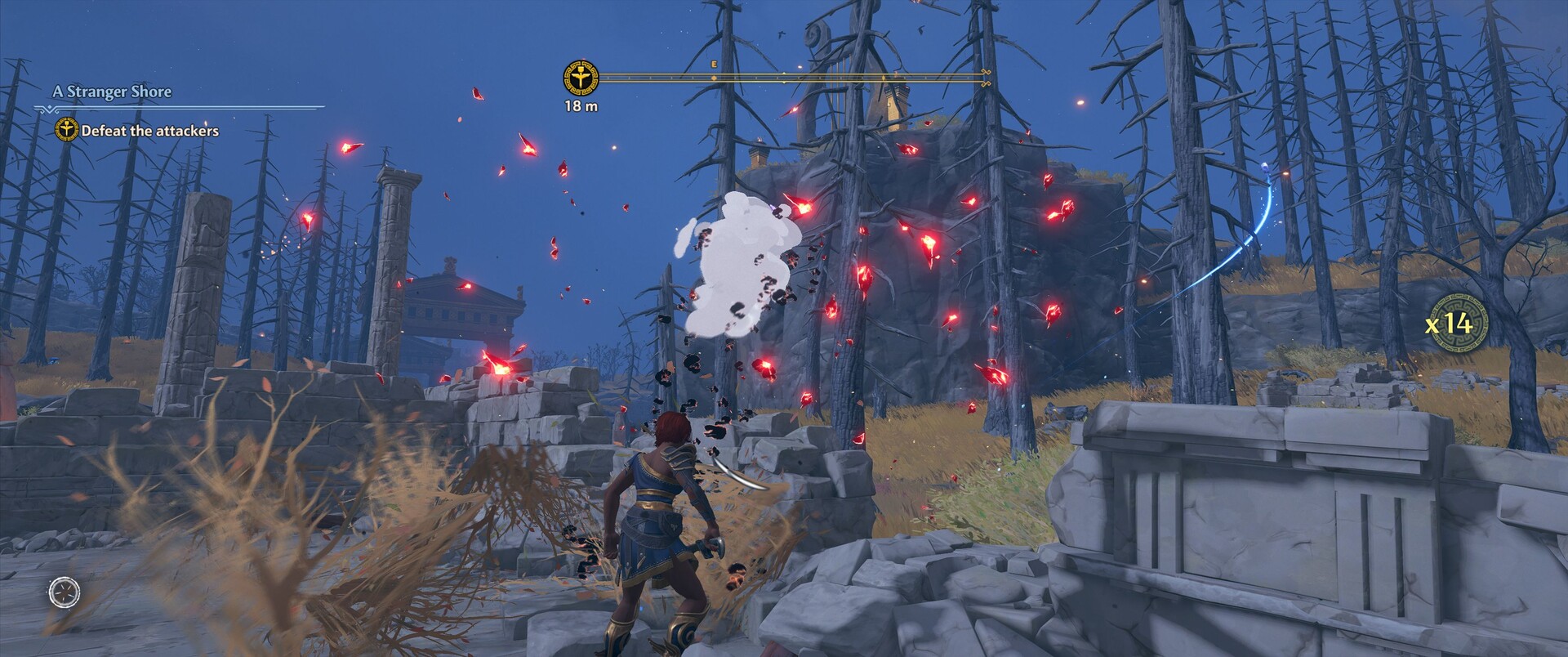Click the round compass icon in the bottom-left corner
1568x657 pixels.
[65, 591]
